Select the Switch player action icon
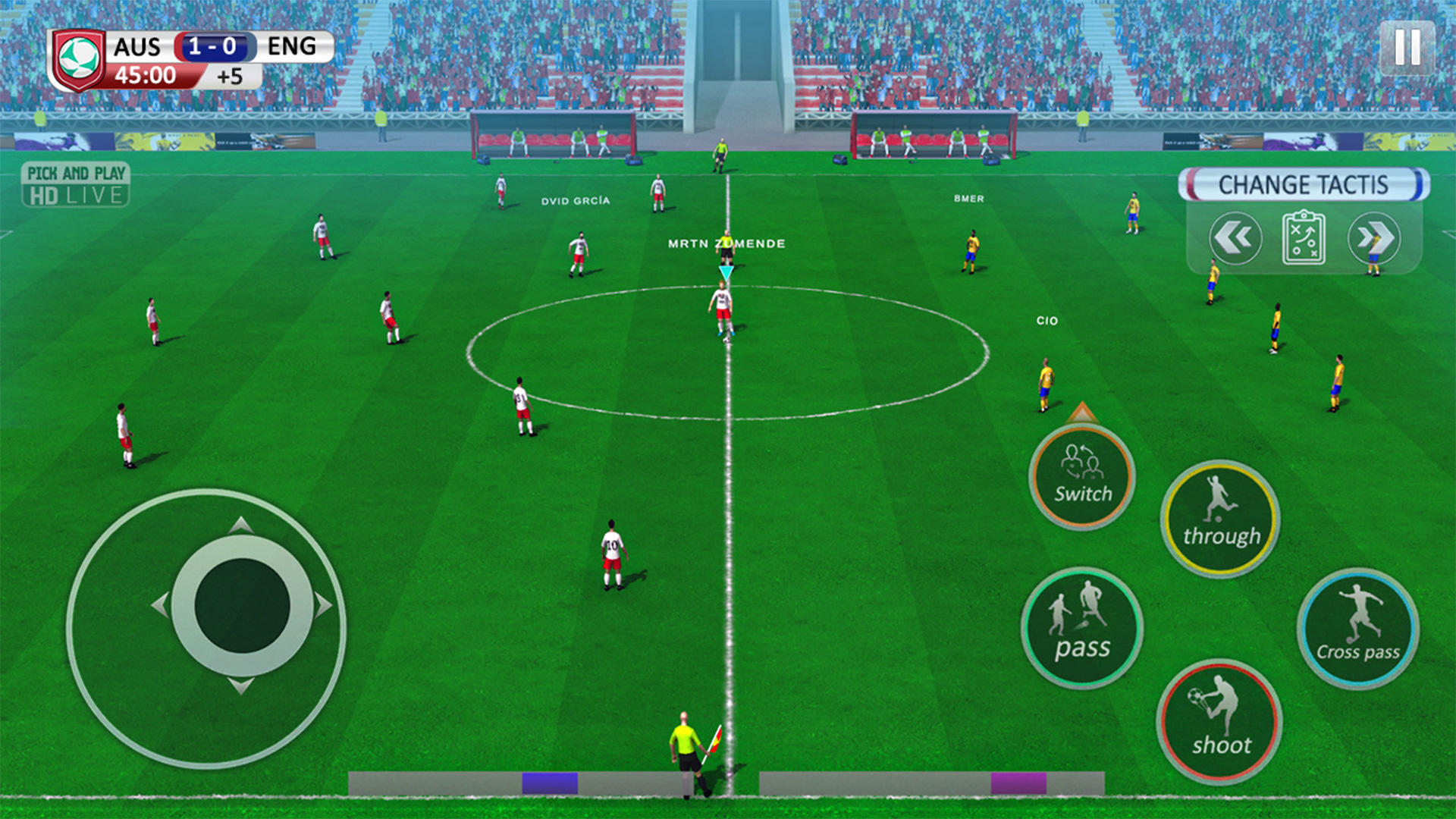 click(x=1082, y=478)
